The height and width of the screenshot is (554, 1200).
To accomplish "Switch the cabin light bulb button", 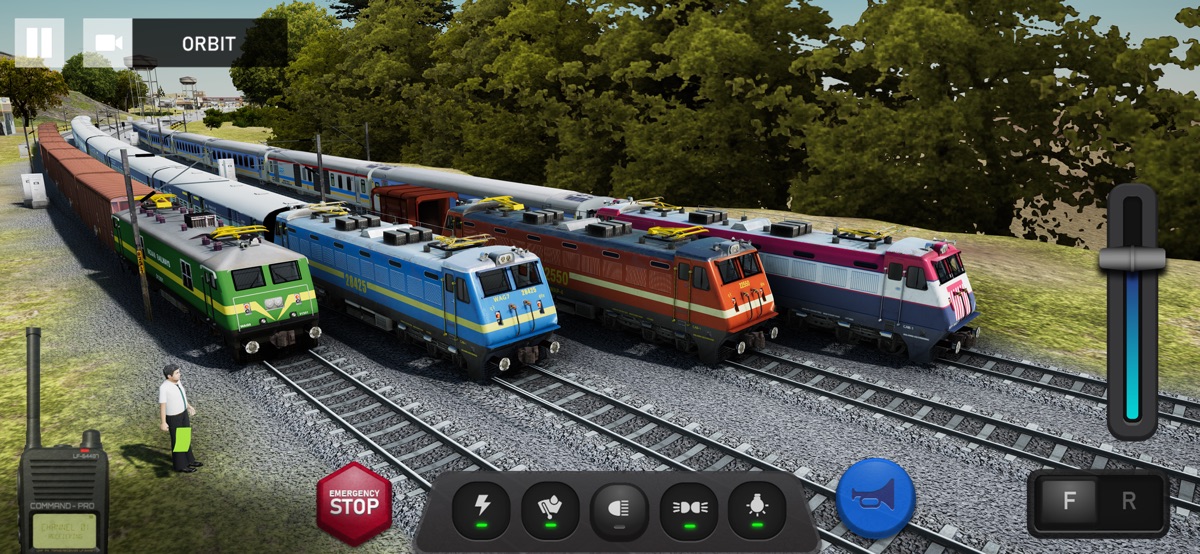I will (x=757, y=510).
